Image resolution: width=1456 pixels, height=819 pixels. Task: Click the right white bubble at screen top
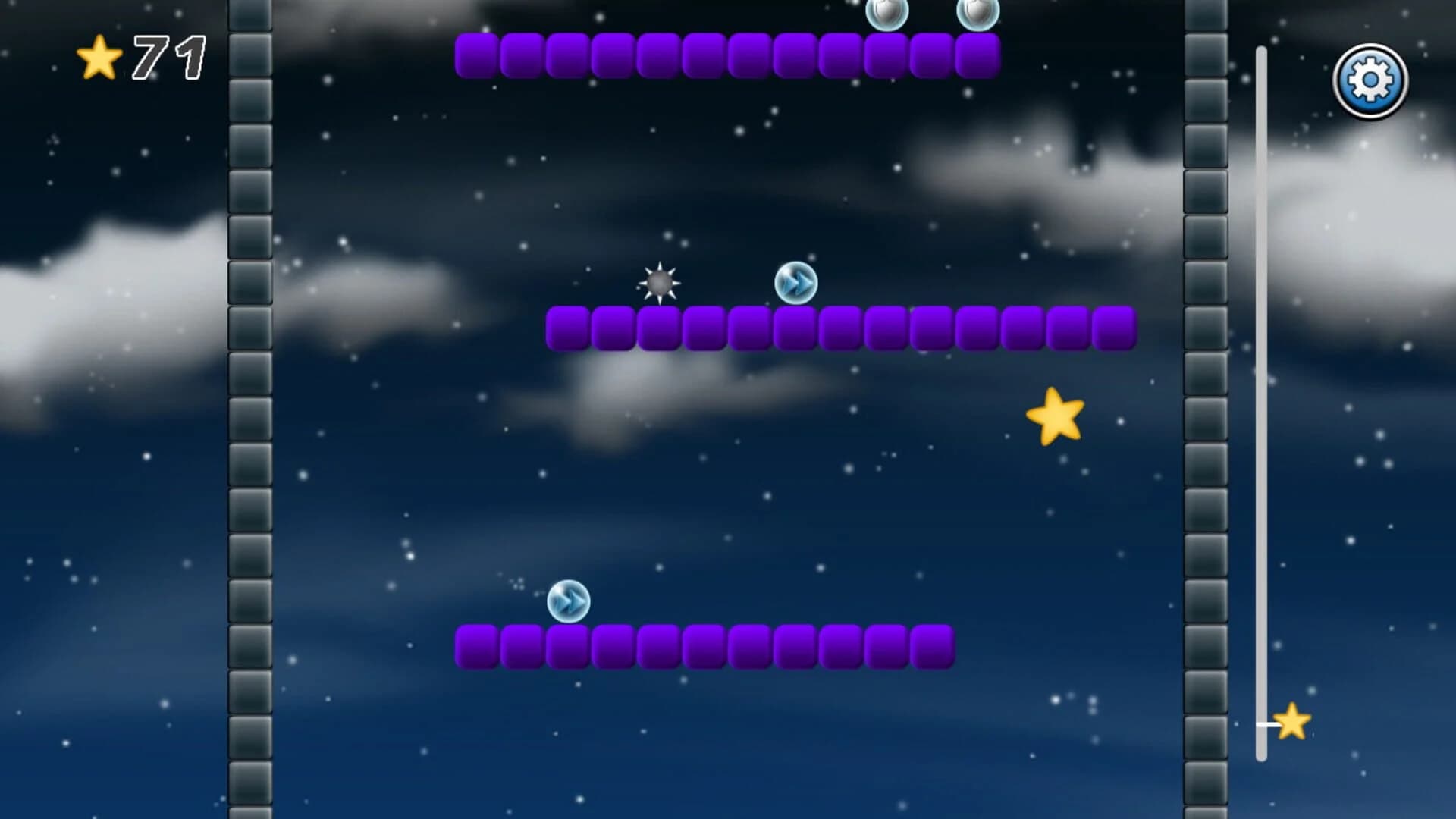click(978, 11)
